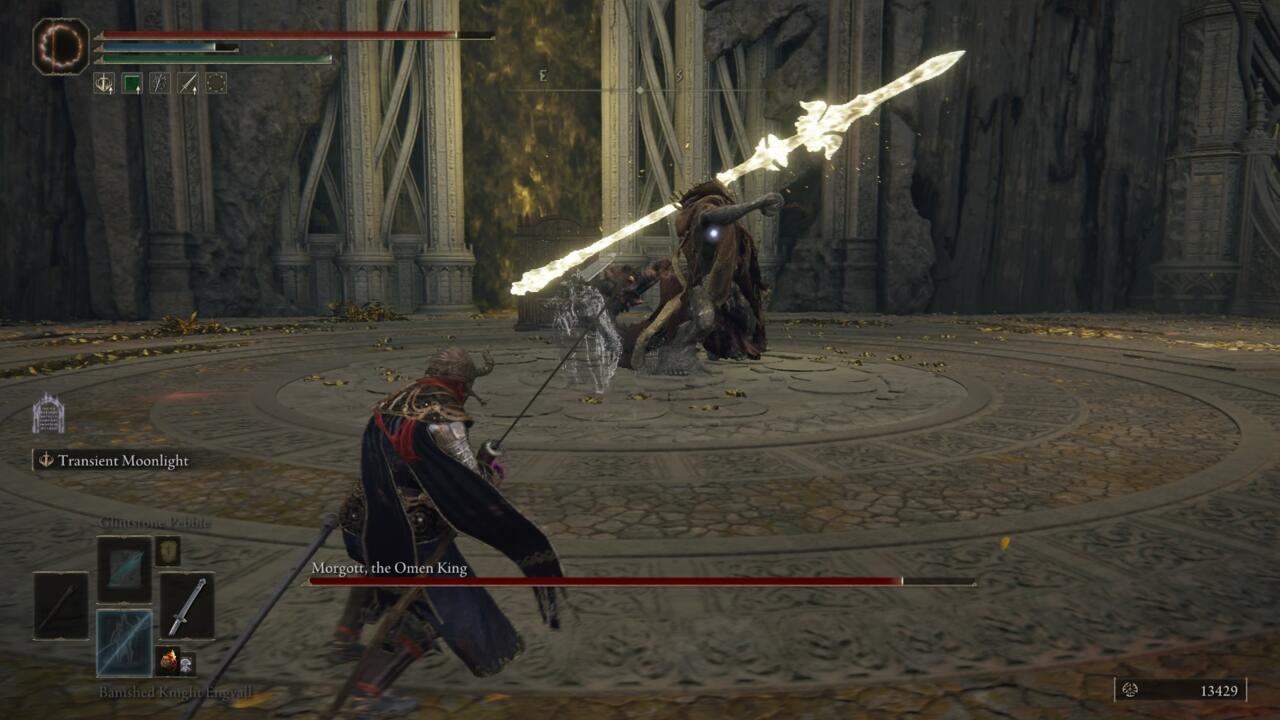Click the crossed-blades status effect icon

click(x=160, y=83)
